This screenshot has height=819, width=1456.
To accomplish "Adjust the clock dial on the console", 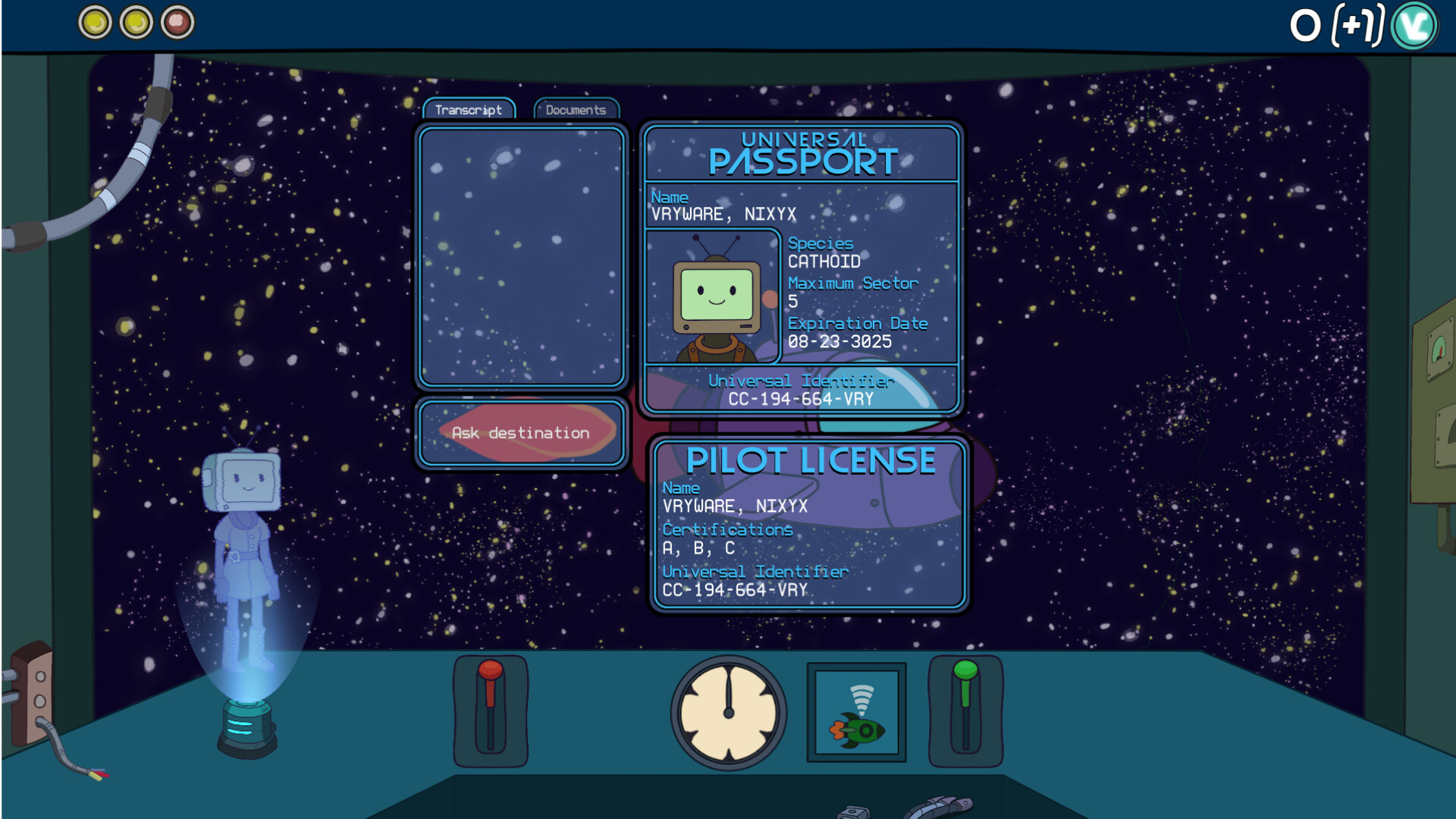I will click(726, 713).
